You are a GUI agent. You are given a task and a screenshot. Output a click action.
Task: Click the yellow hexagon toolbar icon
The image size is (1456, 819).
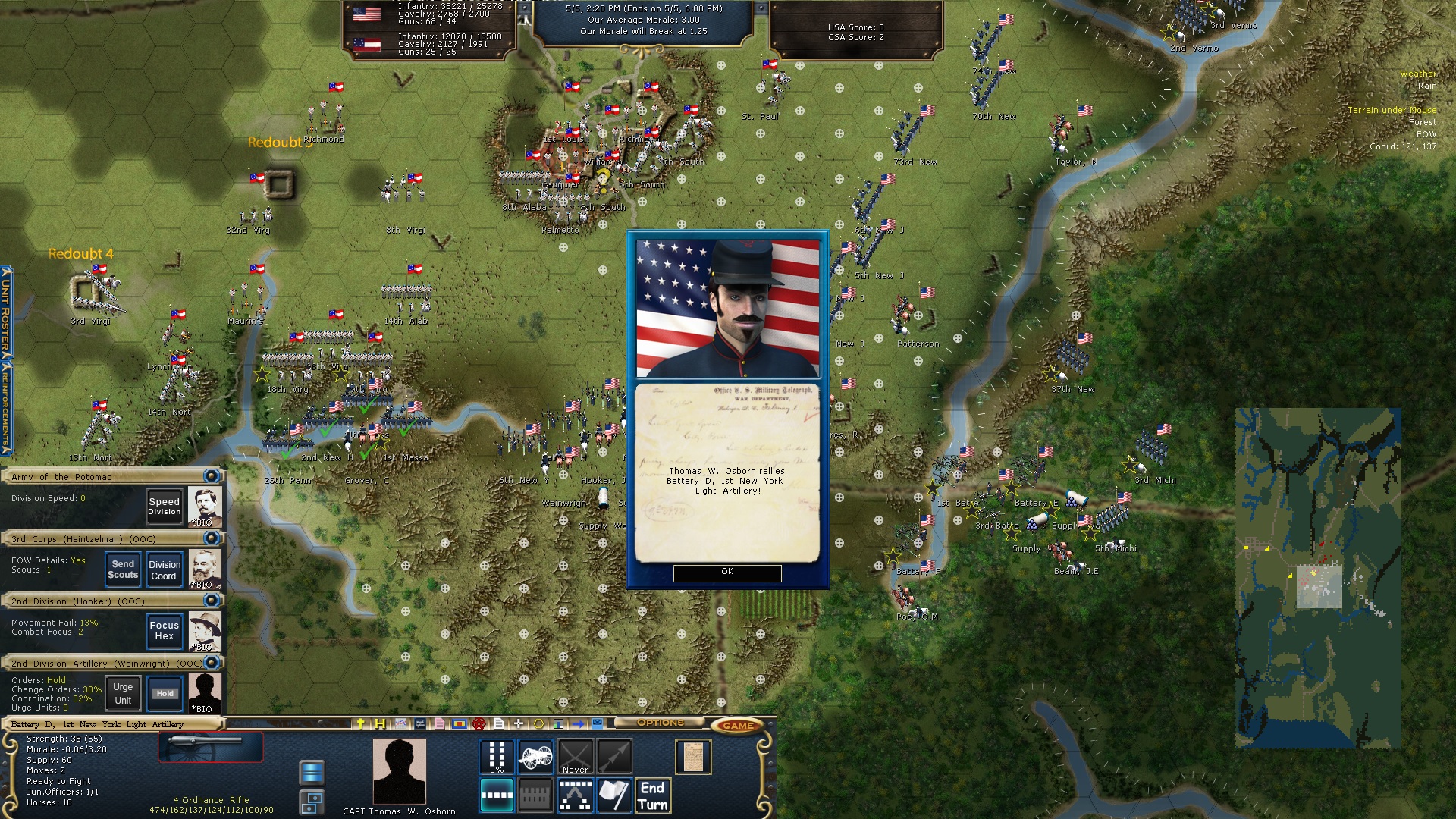click(x=538, y=723)
